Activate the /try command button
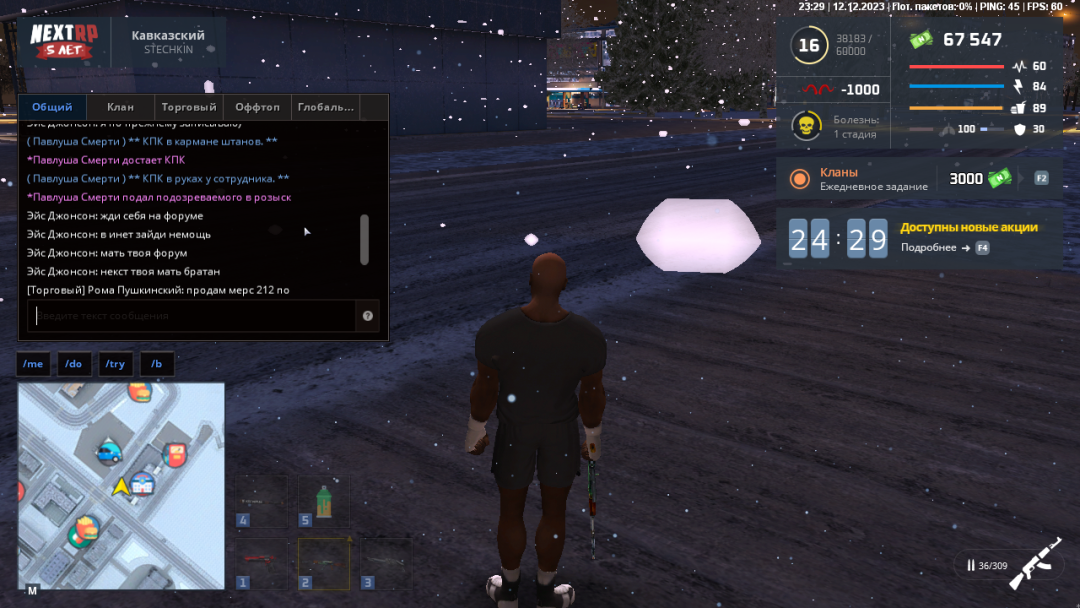 click(x=115, y=364)
